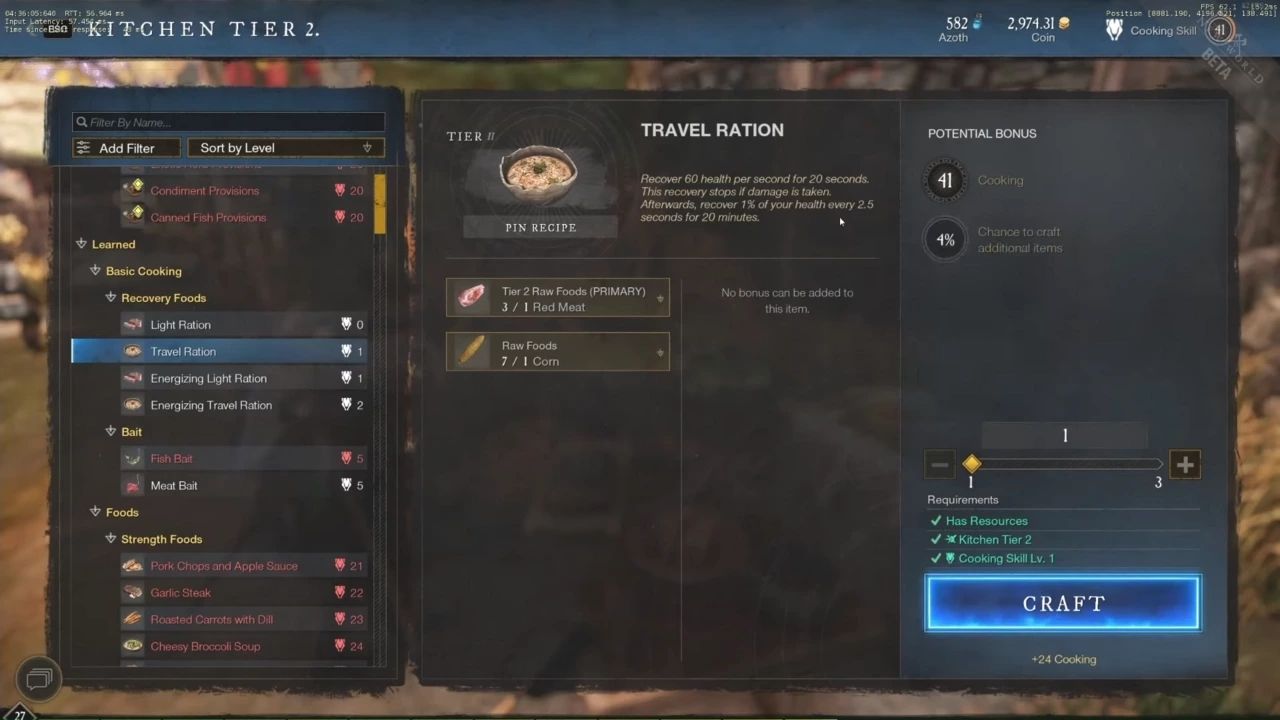This screenshot has height=720, width=1280.
Task: Click the Light Ration food icon
Action: [132, 324]
